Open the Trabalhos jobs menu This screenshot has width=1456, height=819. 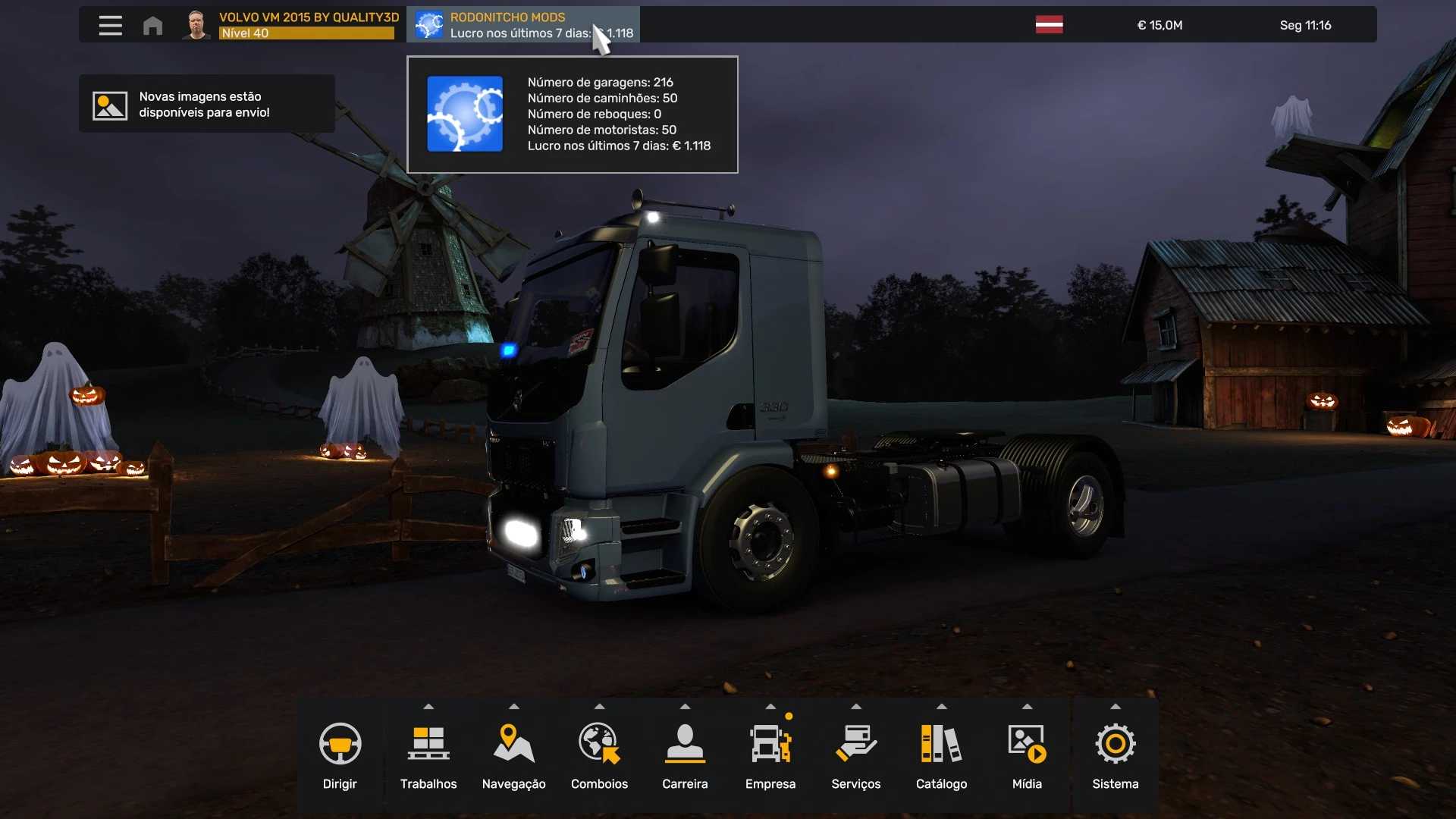pyautogui.click(x=428, y=755)
